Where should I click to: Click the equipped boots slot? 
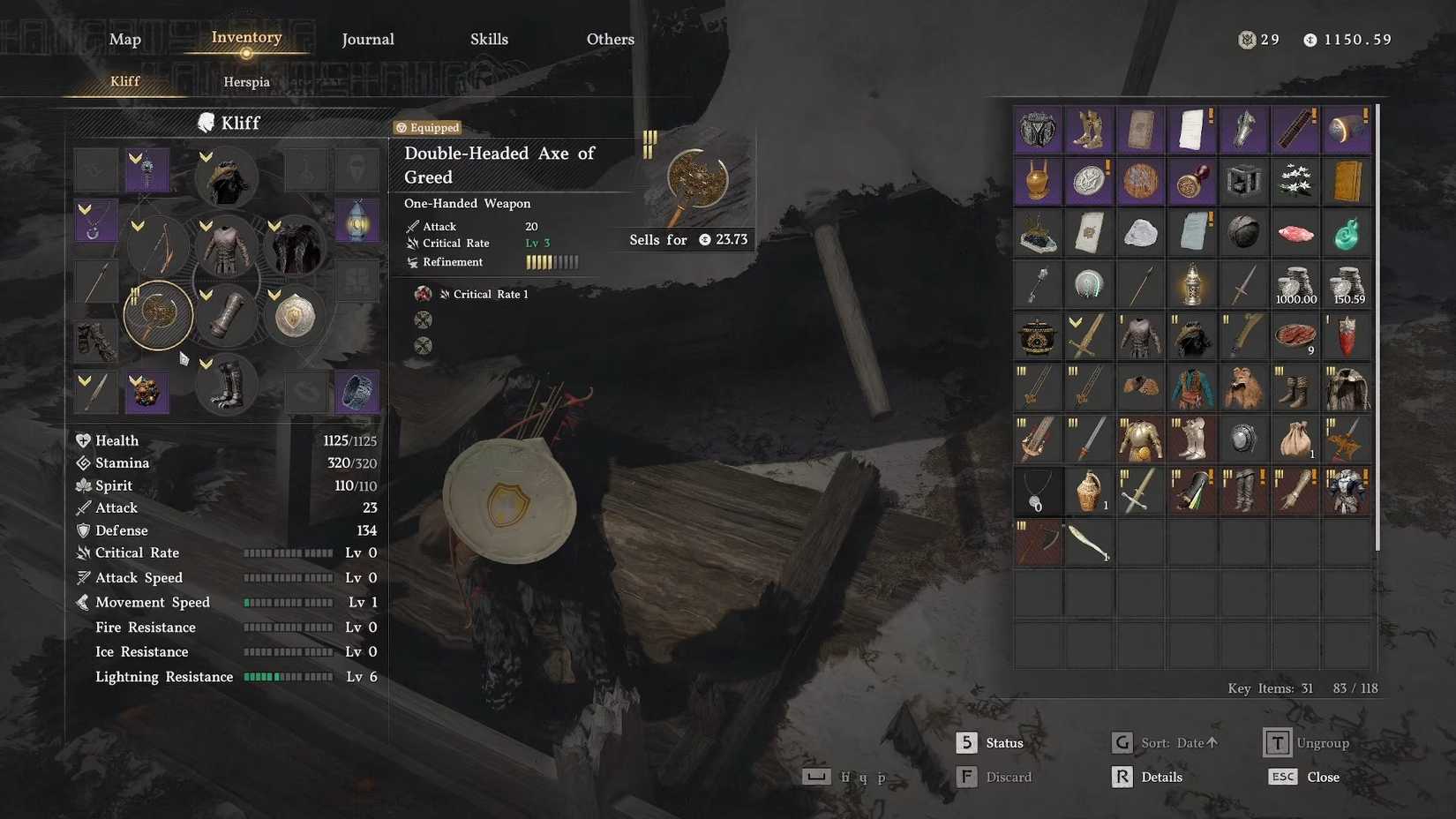tap(226, 386)
